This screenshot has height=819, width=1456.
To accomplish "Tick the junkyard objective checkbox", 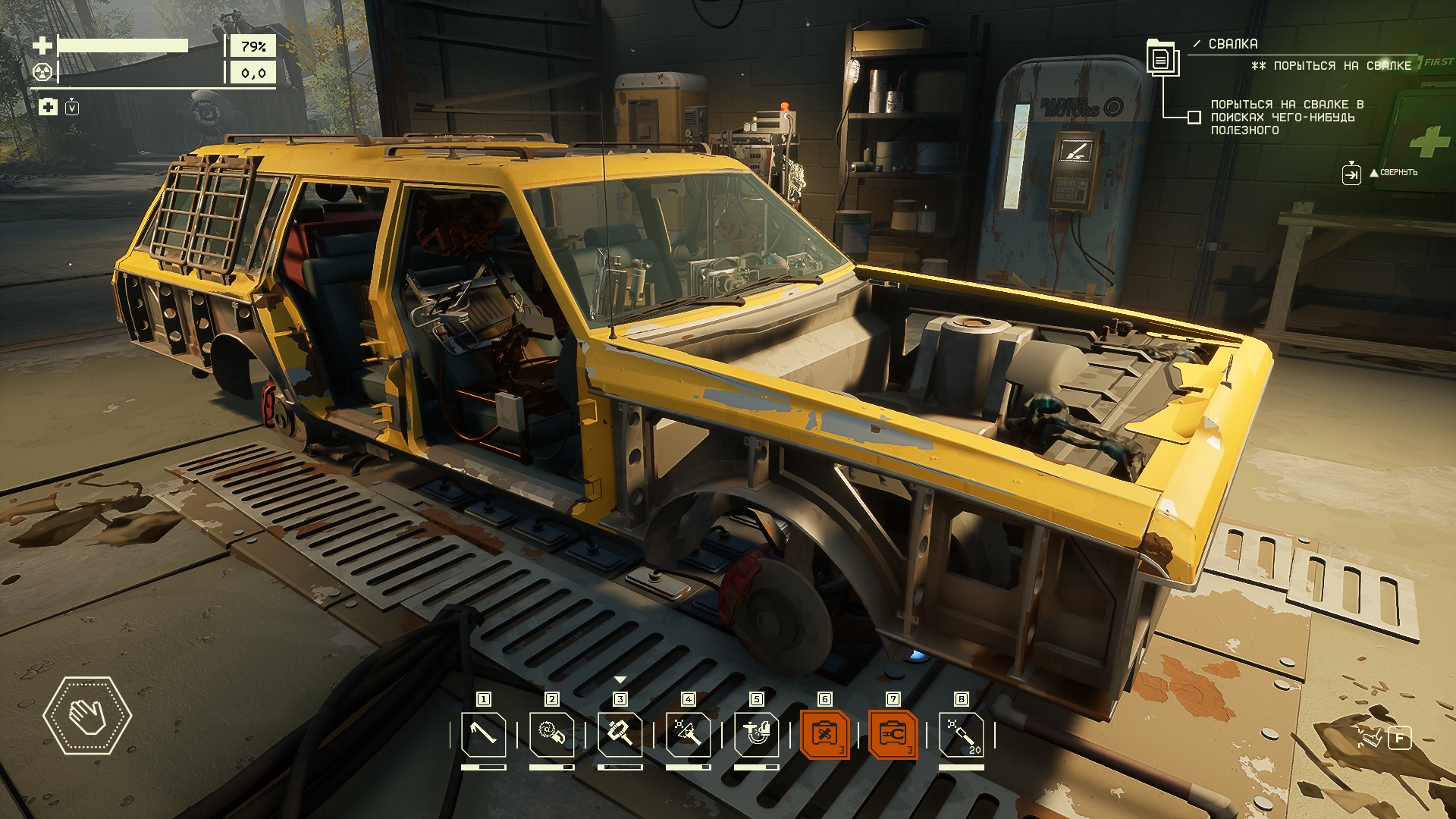I will click(x=1194, y=118).
